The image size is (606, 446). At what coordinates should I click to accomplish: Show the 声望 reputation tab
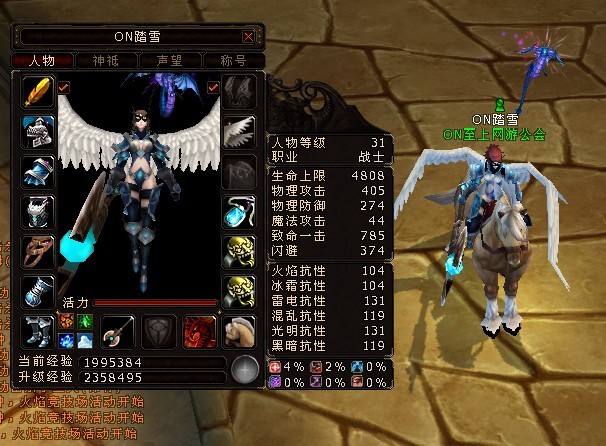tap(168, 61)
